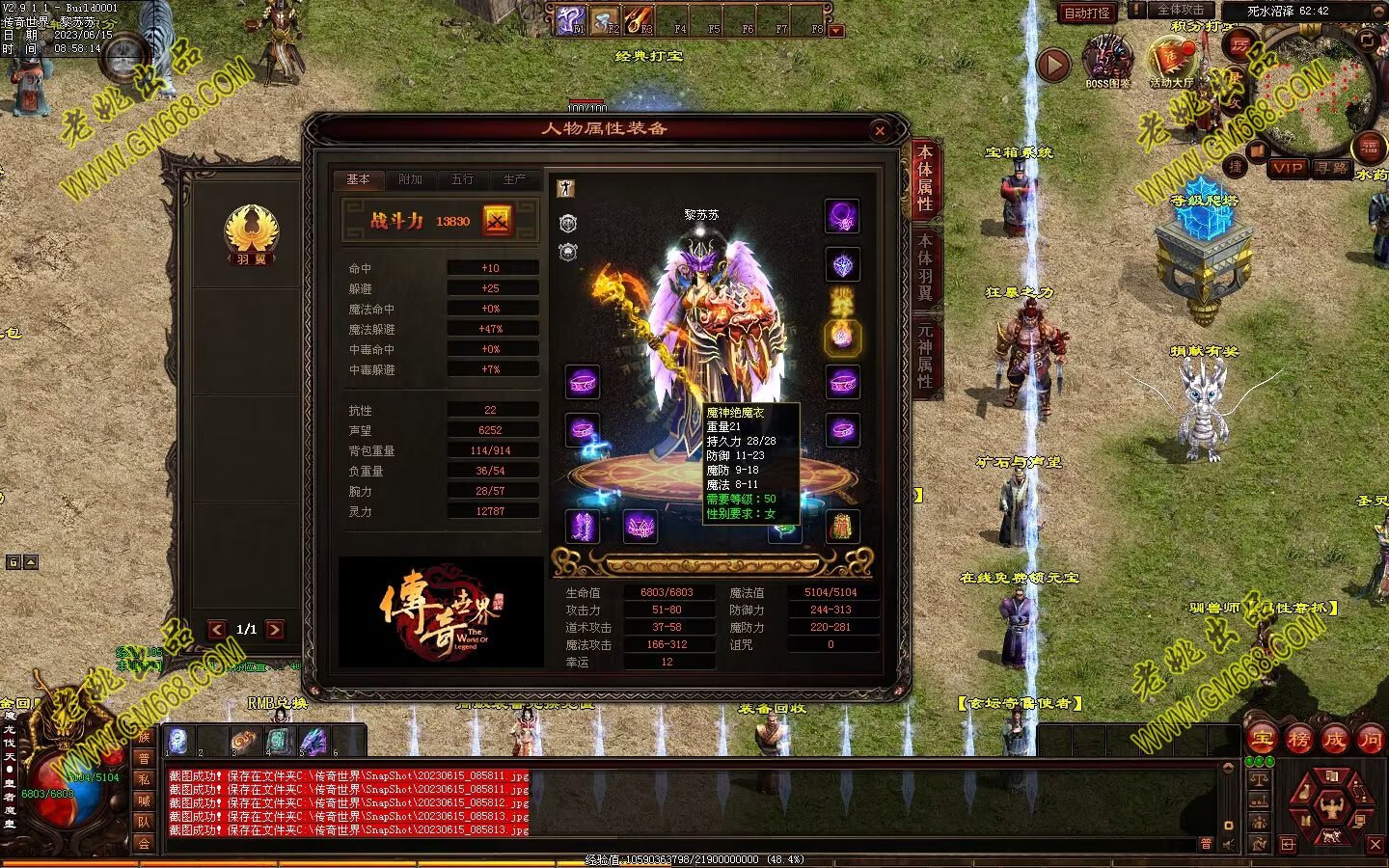Open the BOSS图鉴 icon
The image size is (1389, 868).
pyautogui.click(x=1107, y=61)
